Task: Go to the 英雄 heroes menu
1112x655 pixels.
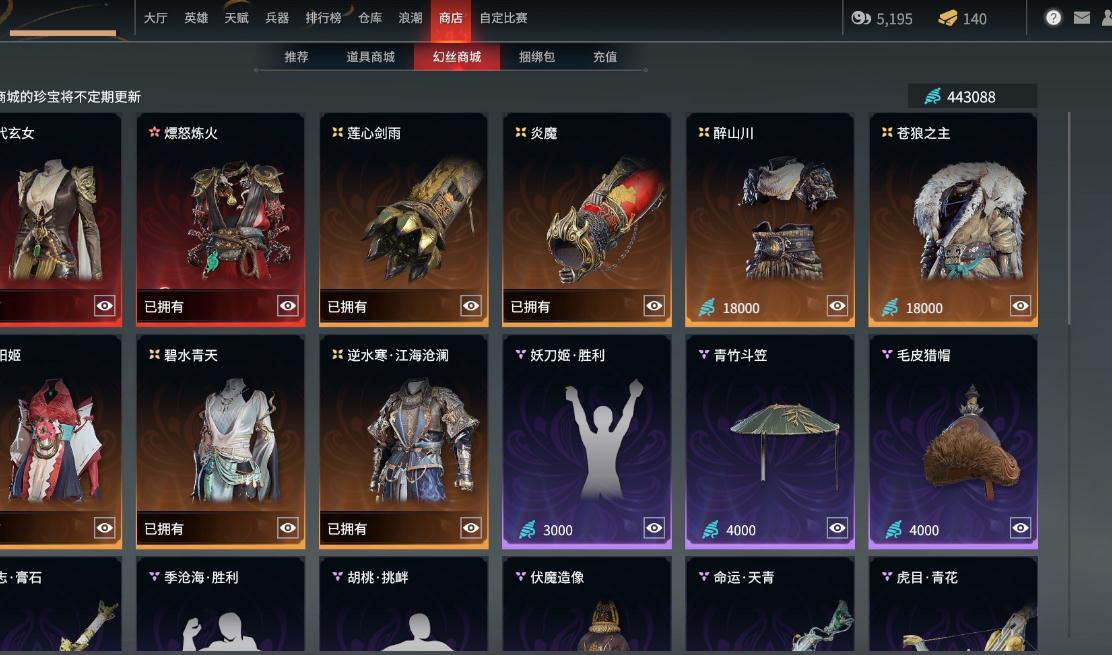Action: (x=196, y=18)
